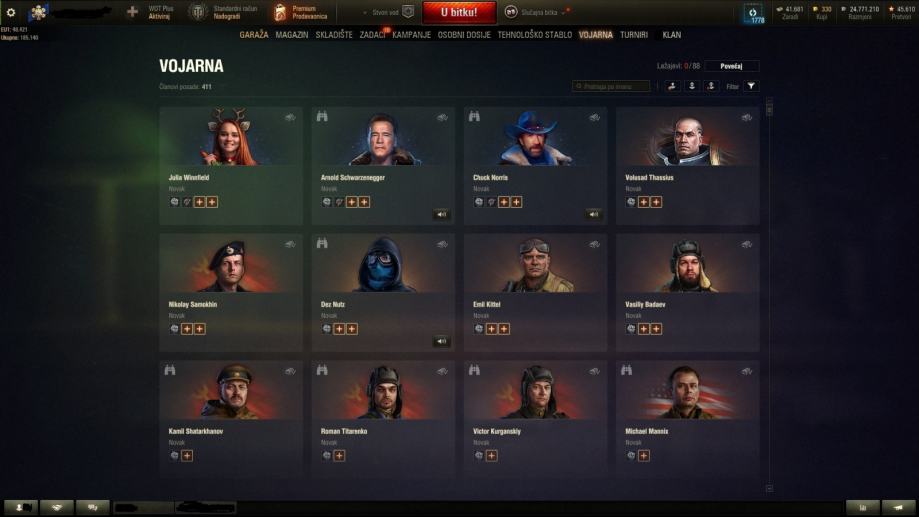Focus the crew name search field
The image size is (919, 517).
coord(611,87)
